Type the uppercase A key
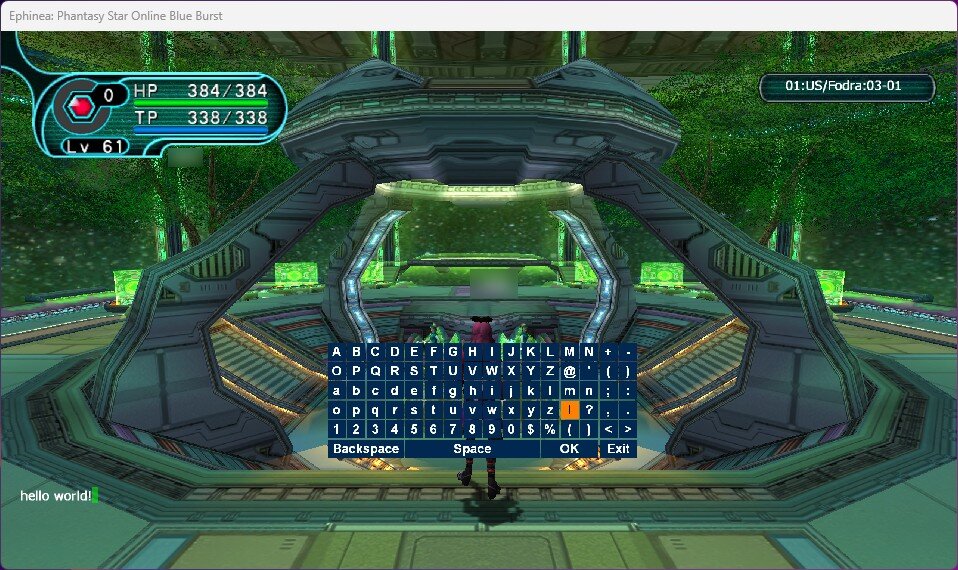This screenshot has height=570, width=958. 337,352
